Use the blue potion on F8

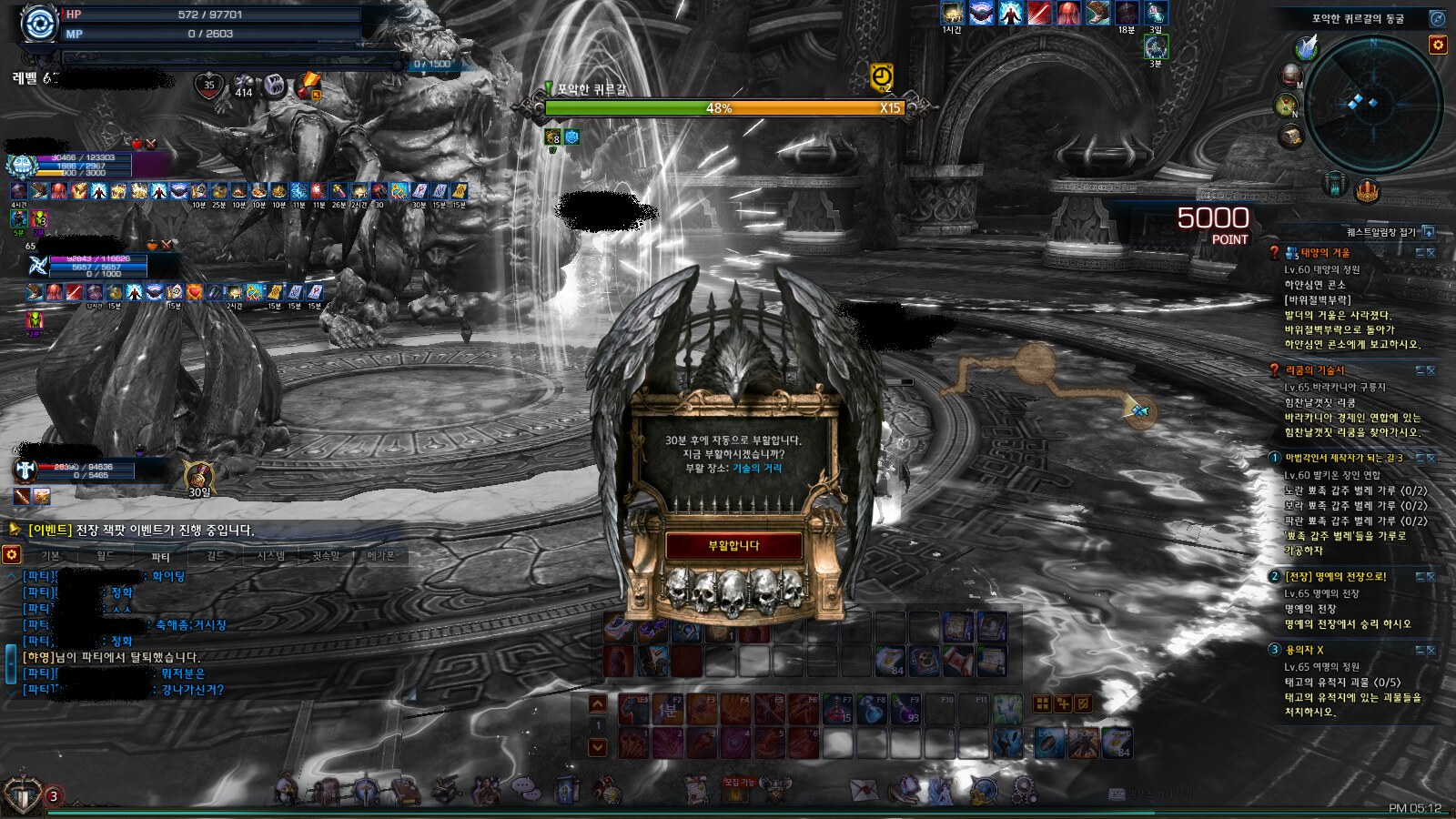coord(872,709)
